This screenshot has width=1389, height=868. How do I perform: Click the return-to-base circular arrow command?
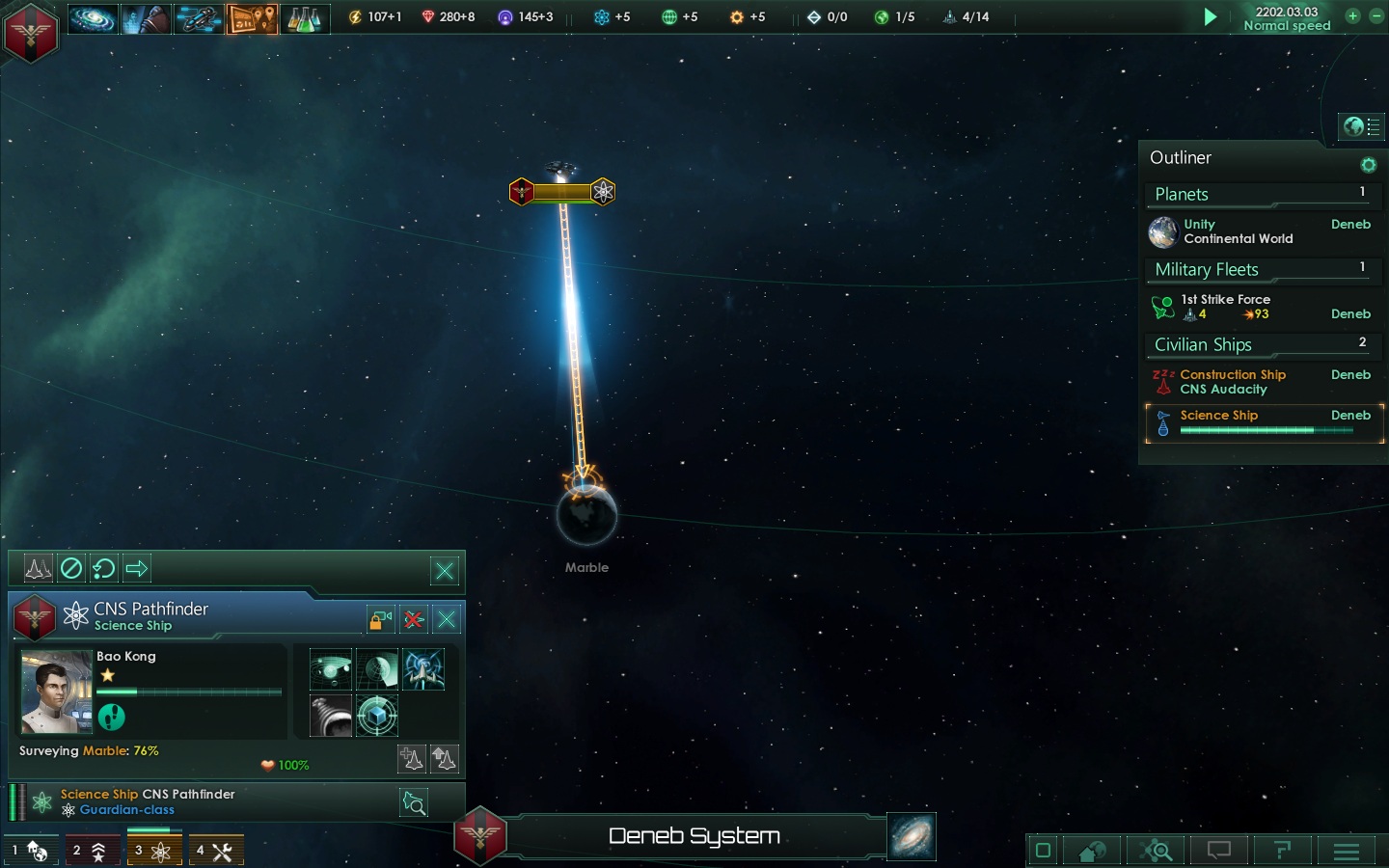coord(104,568)
